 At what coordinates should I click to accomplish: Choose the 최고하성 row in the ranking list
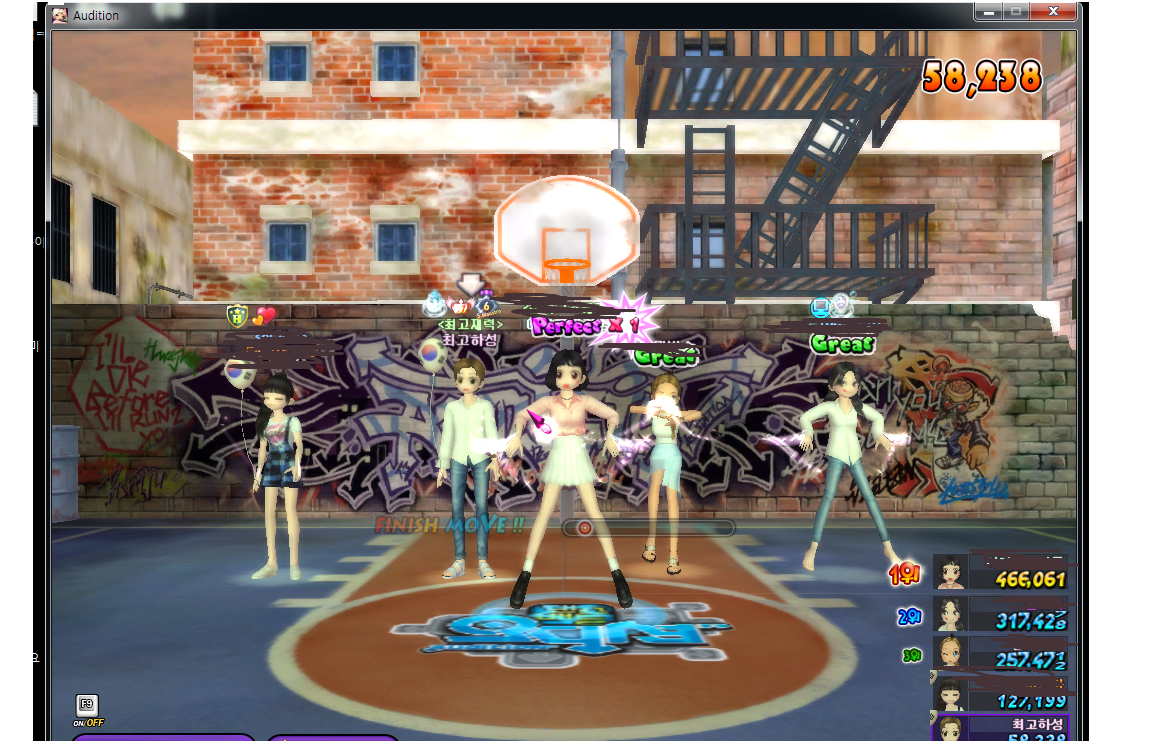(x=1000, y=727)
